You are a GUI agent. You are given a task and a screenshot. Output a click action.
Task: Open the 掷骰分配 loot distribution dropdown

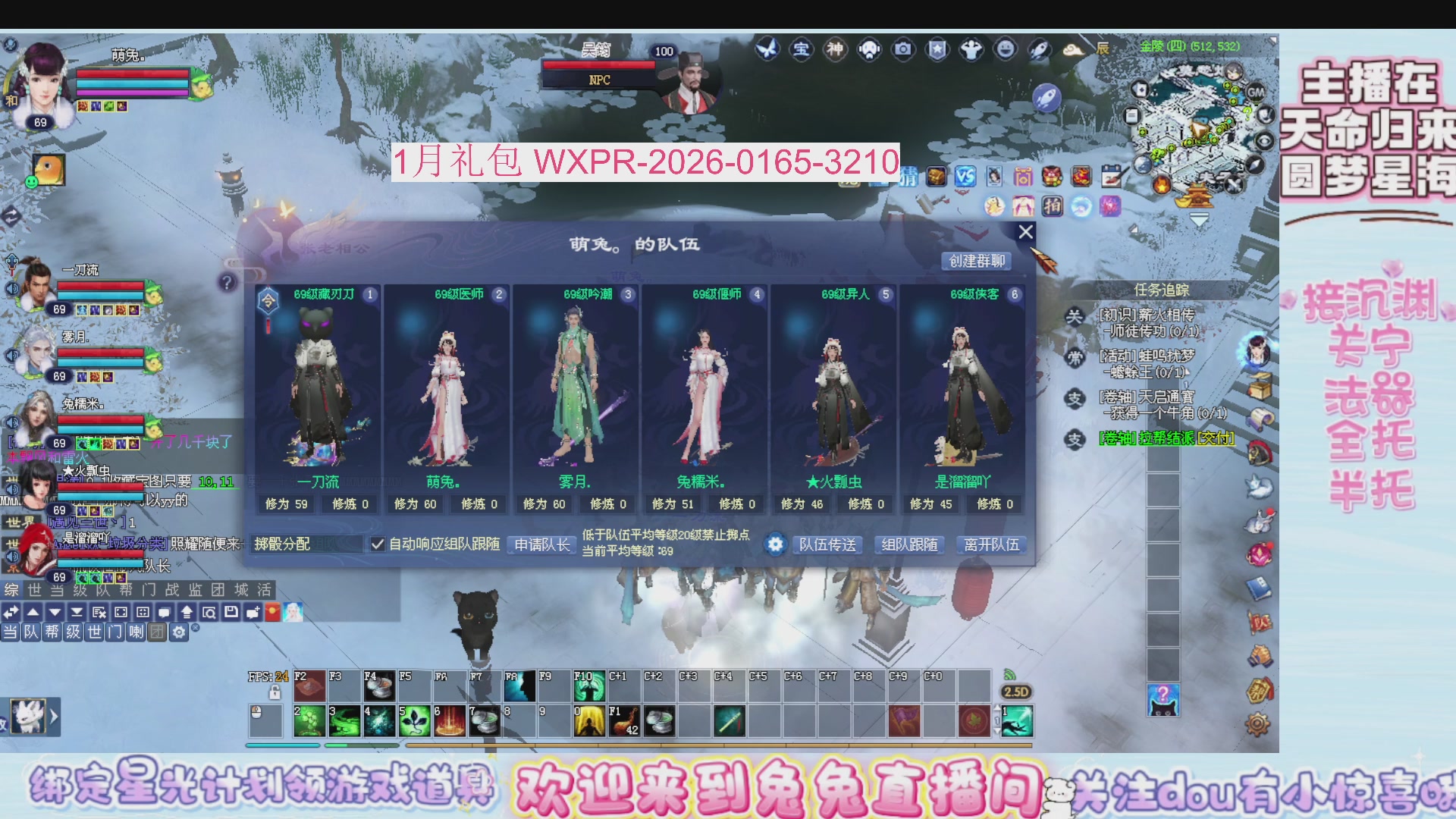tap(307, 544)
